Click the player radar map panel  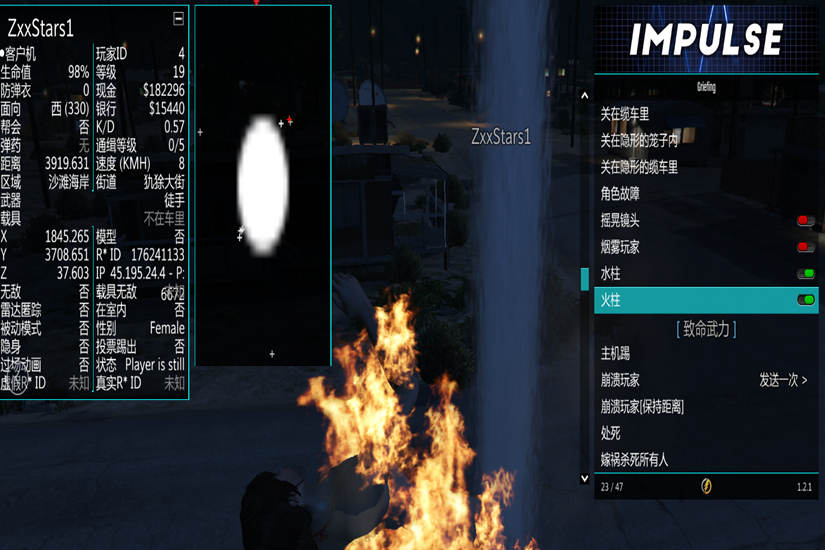pos(263,186)
